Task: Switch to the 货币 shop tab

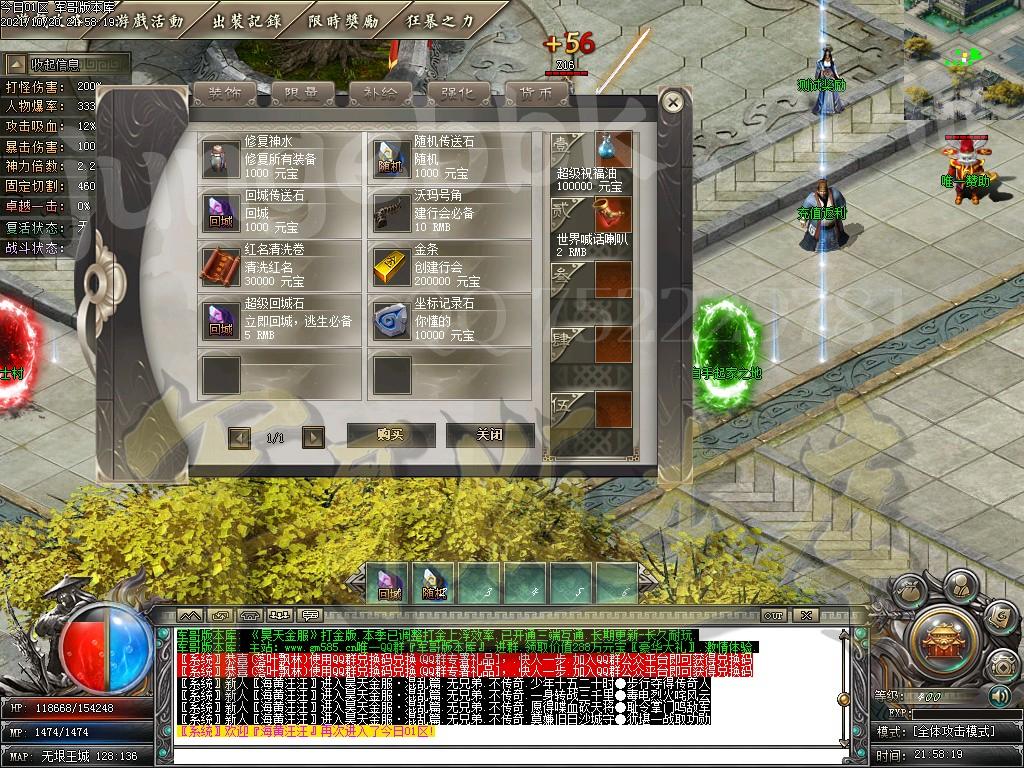Action: (x=536, y=93)
